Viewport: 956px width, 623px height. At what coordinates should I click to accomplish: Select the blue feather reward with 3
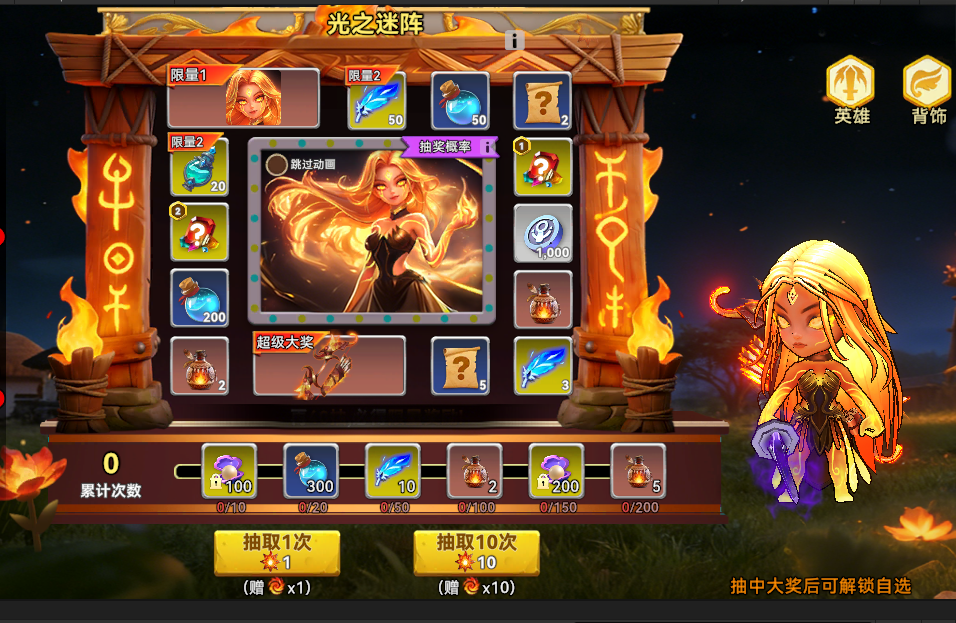tap(543, 365)
